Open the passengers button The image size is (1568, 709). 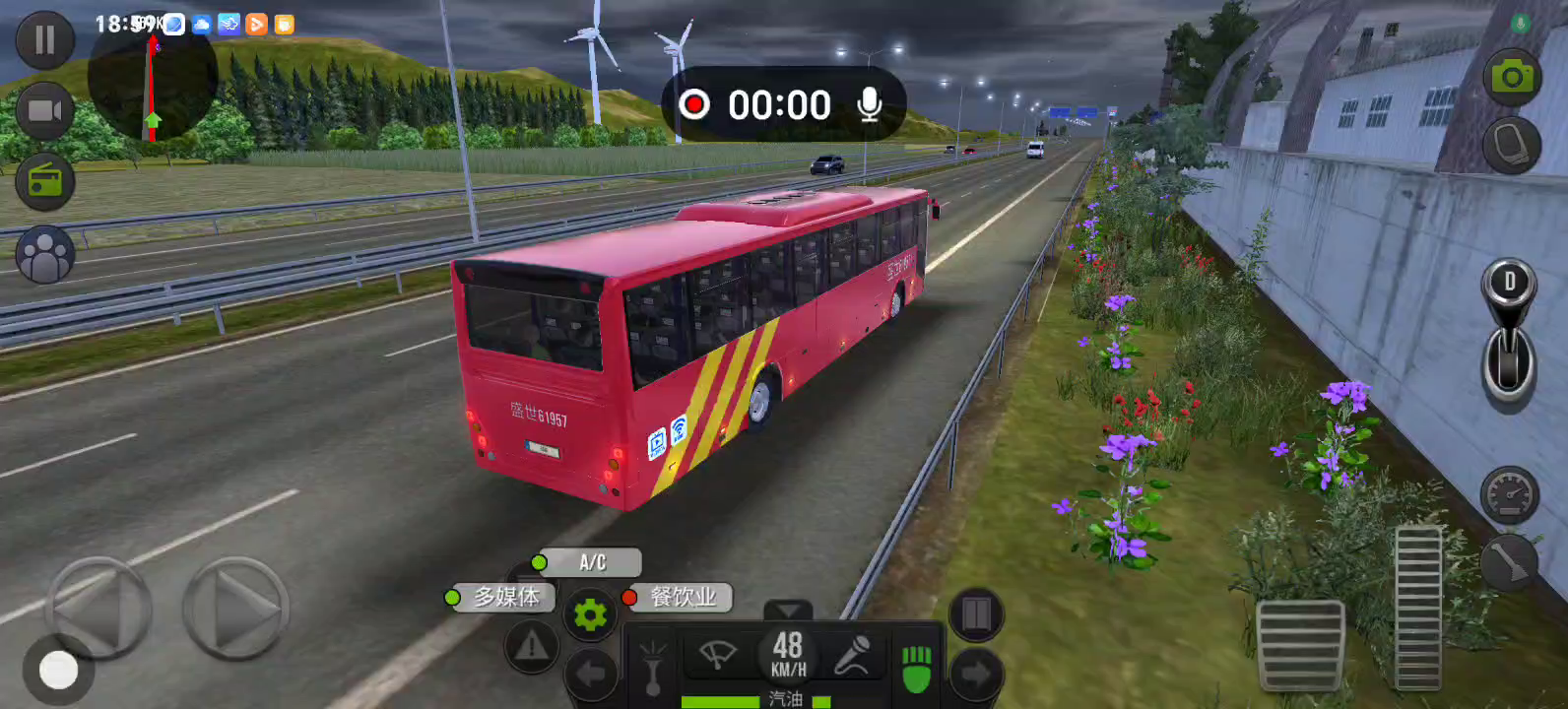click(x=44, y=255)
